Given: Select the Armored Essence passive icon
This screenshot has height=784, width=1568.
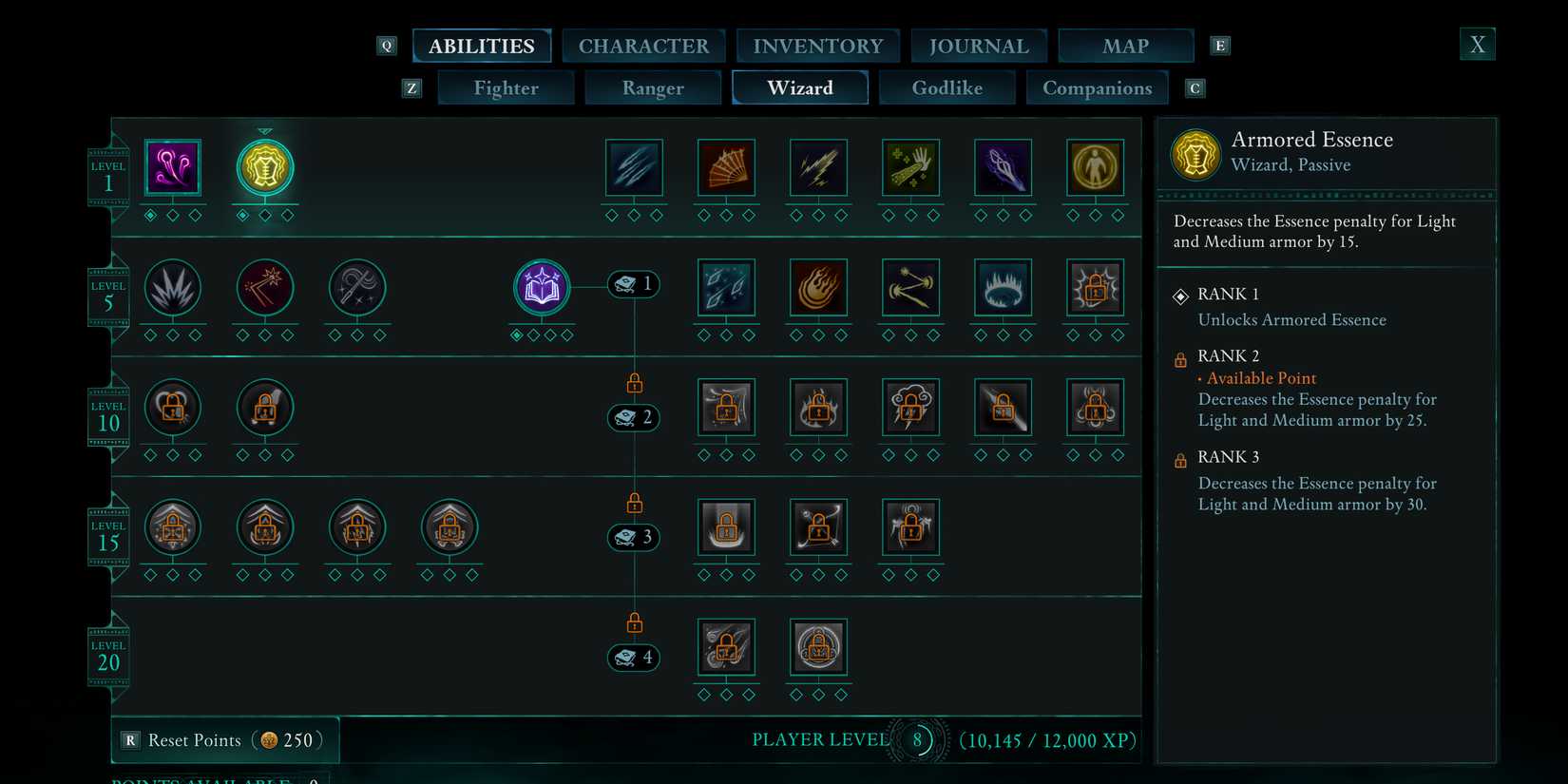Looking at the screenshot, I should coord(264,166).
